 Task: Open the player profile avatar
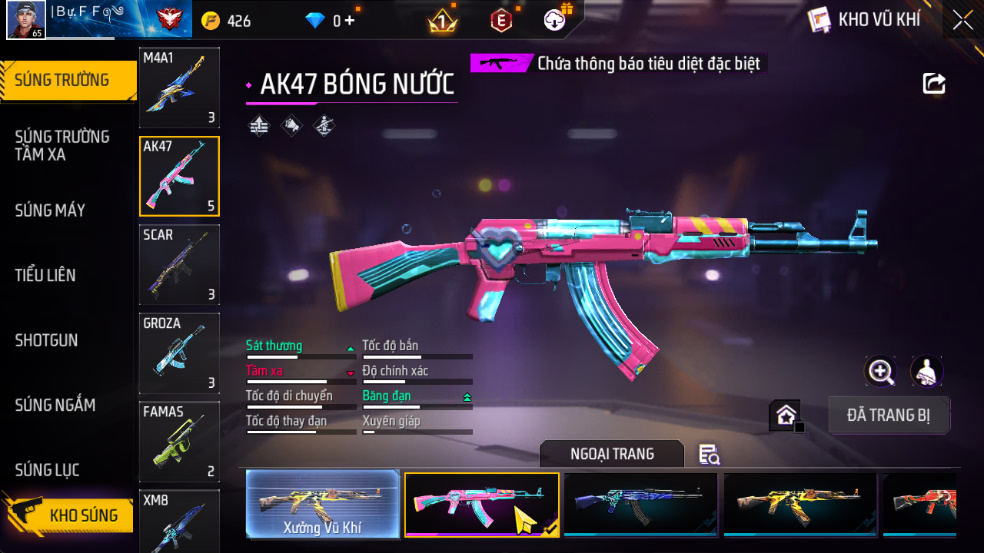(25, 19)
